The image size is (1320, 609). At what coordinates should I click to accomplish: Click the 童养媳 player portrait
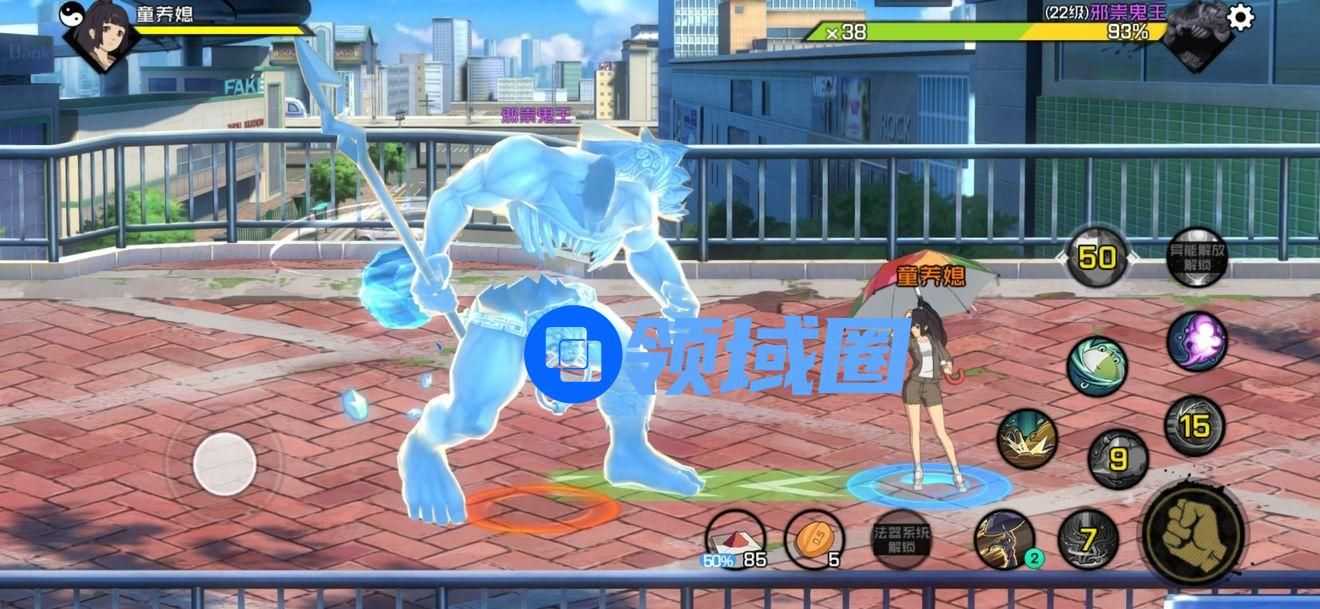point(101,35)
